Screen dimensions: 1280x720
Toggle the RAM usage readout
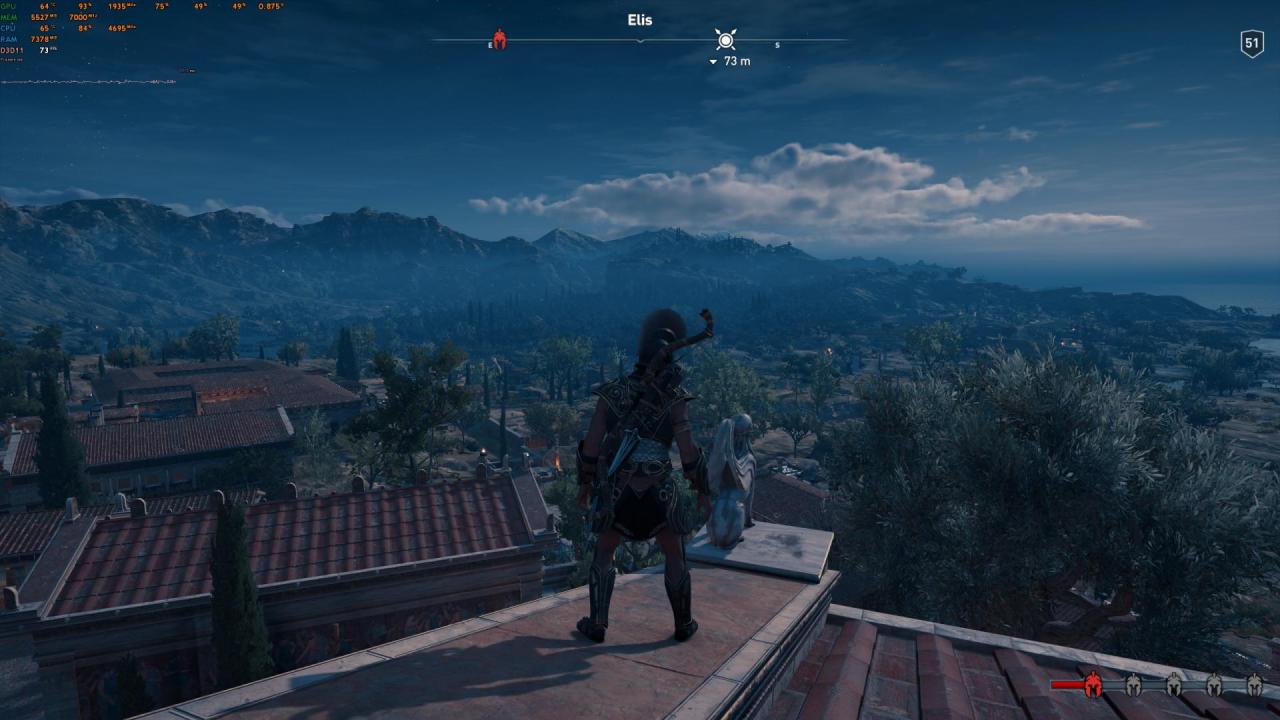coord(44,37)
